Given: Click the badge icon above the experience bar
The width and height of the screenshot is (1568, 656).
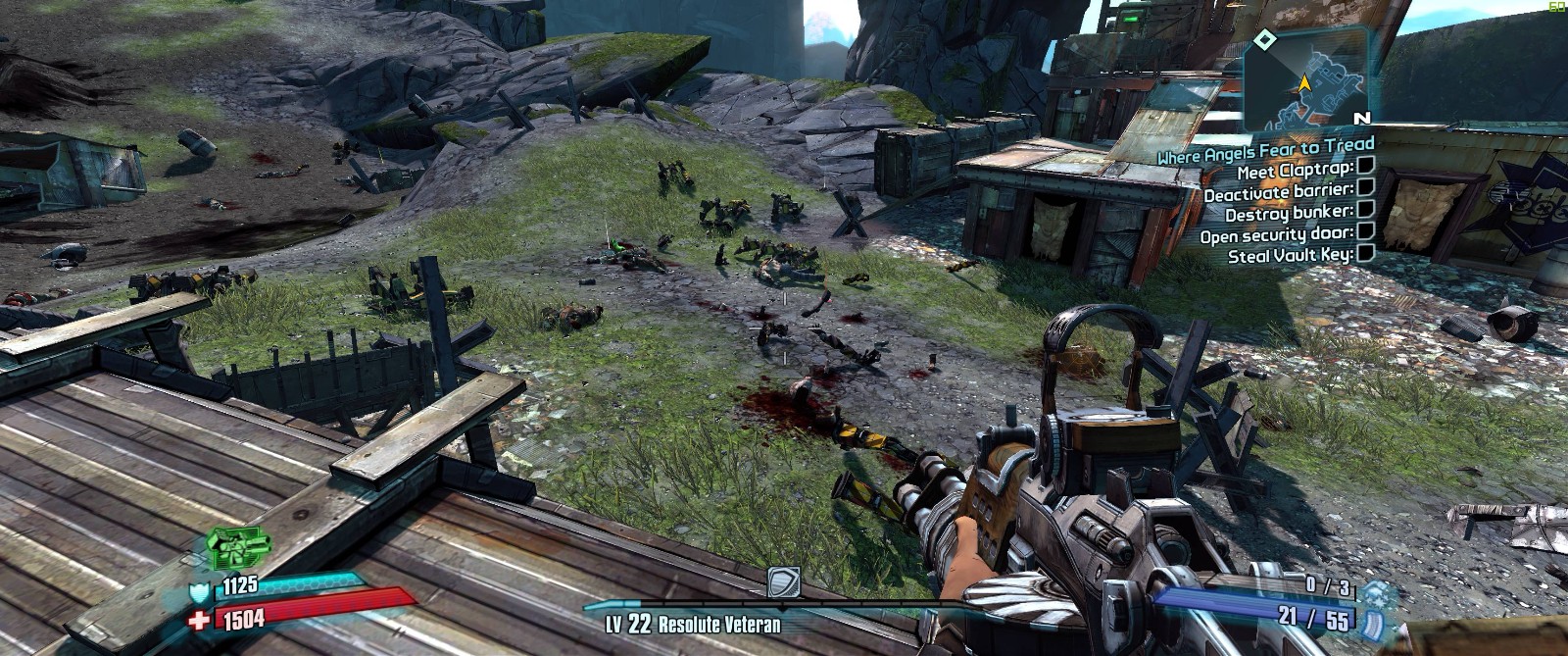Looking at the screenshot, I should (782, 582).
